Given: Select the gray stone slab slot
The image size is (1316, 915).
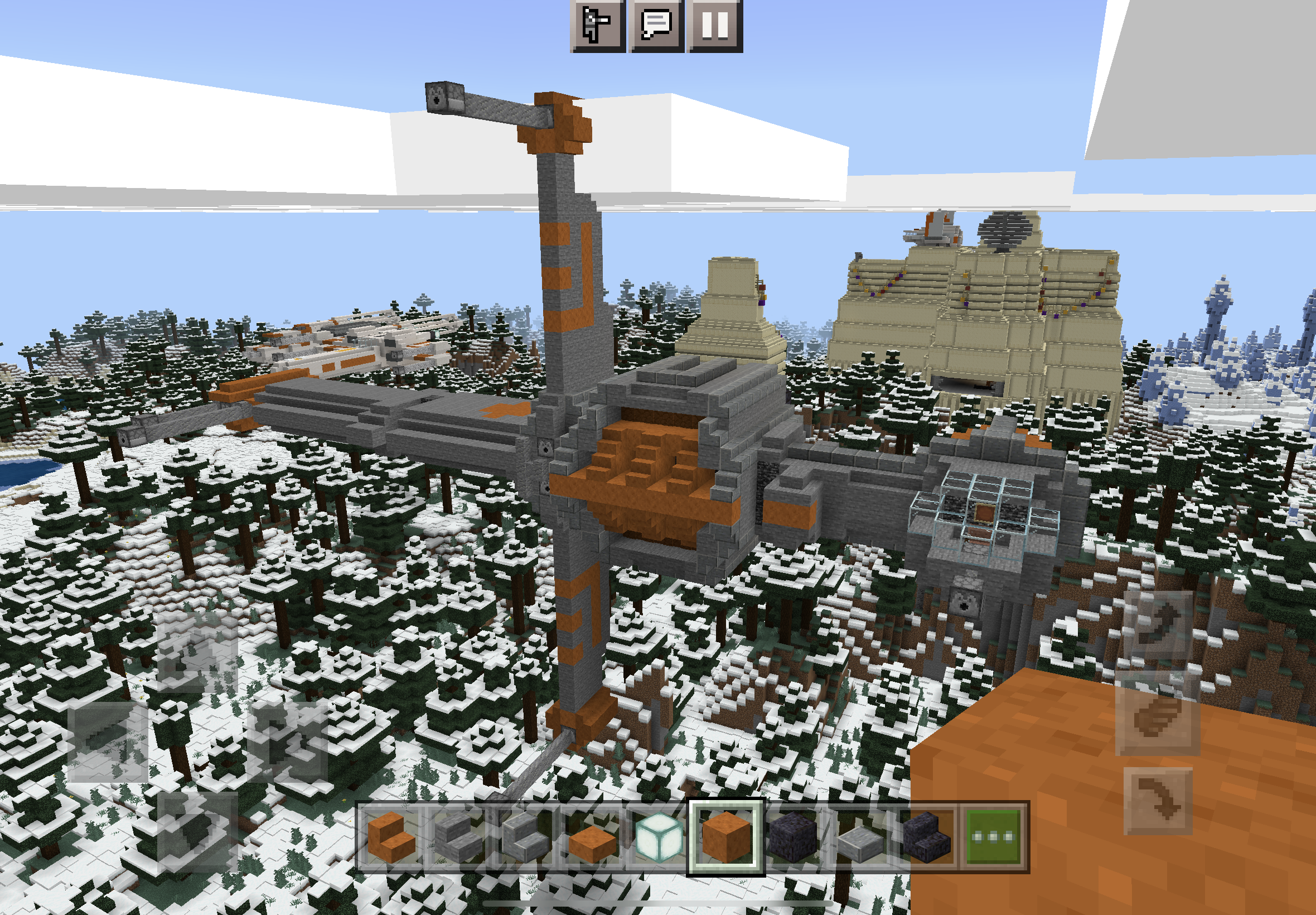Looking at the screenshot, I should coord(859,838).
